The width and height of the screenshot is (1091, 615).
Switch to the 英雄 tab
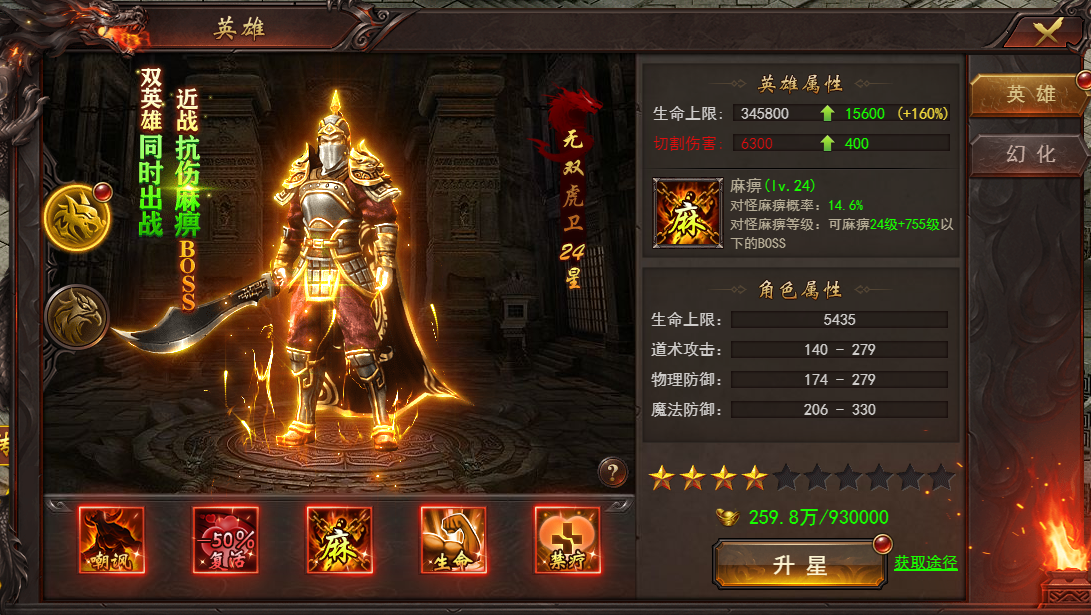1030,95
